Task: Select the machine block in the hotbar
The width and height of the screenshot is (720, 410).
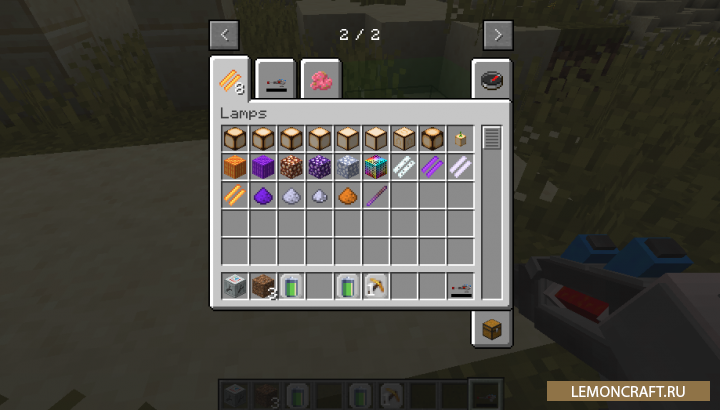Action: pyautogui.click(x=235, y=287)
